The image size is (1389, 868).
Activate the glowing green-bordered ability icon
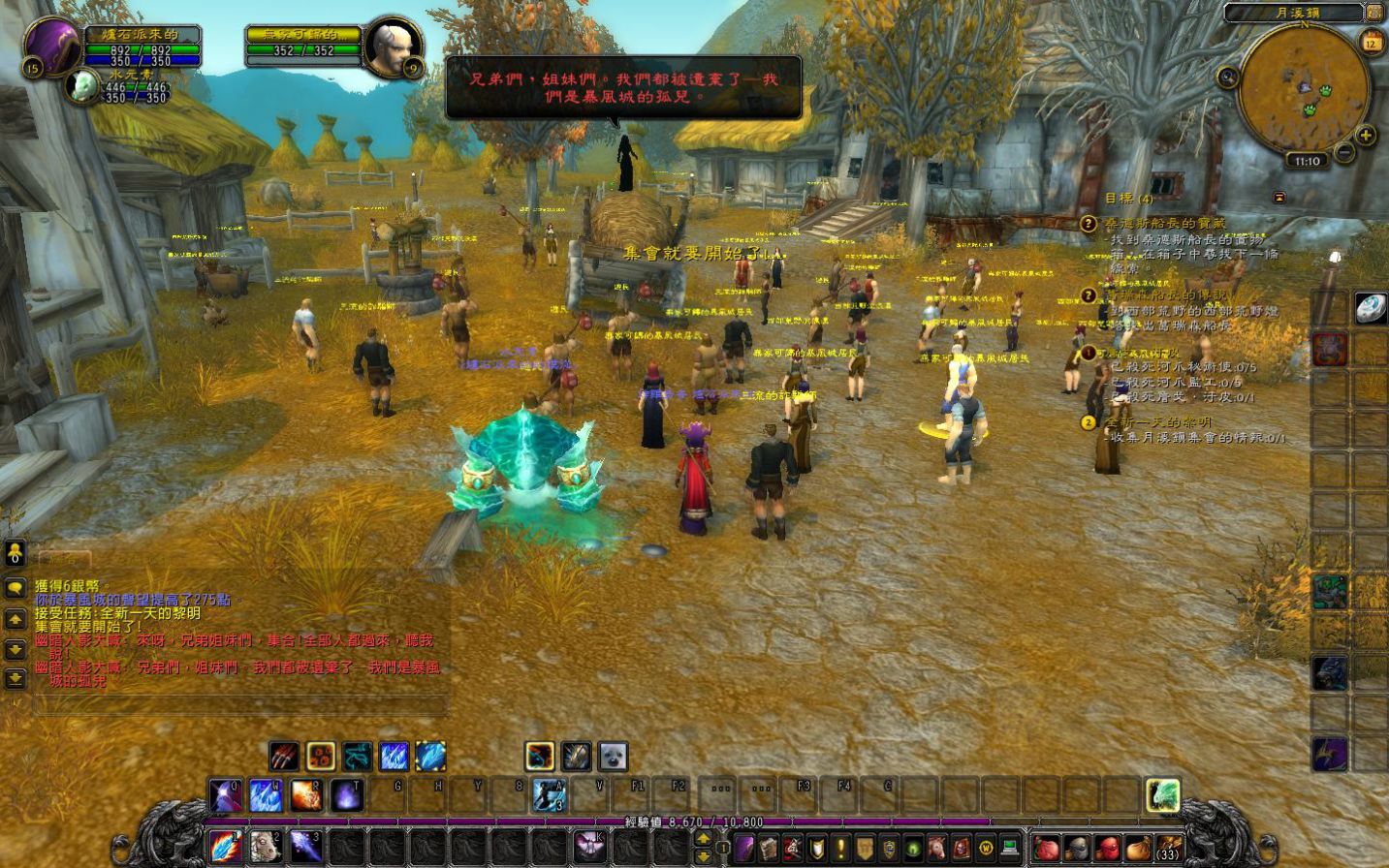pos(1162,795)
